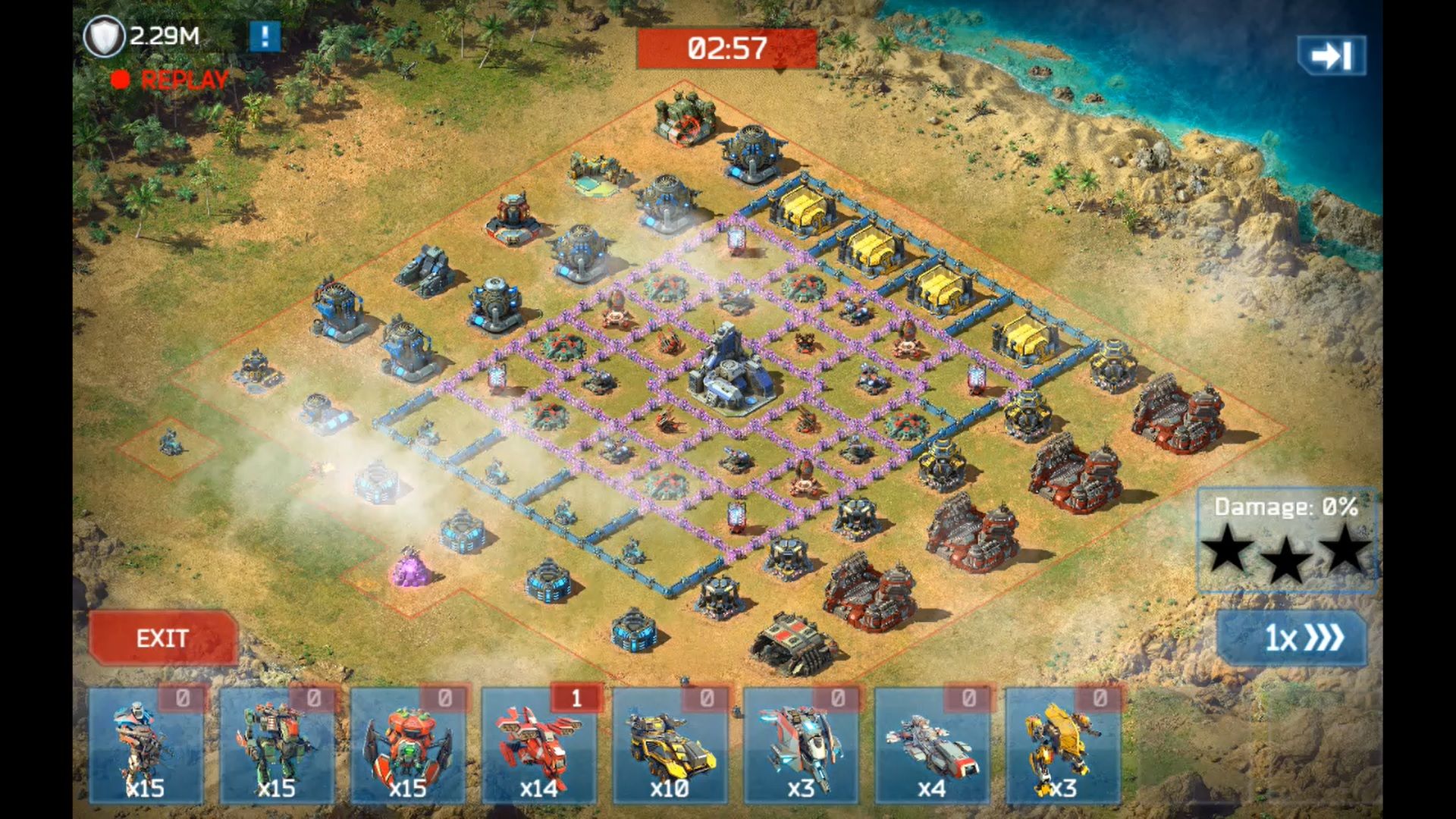
Task: Select the x15 red crab walker card
Action: pos(408,746)
